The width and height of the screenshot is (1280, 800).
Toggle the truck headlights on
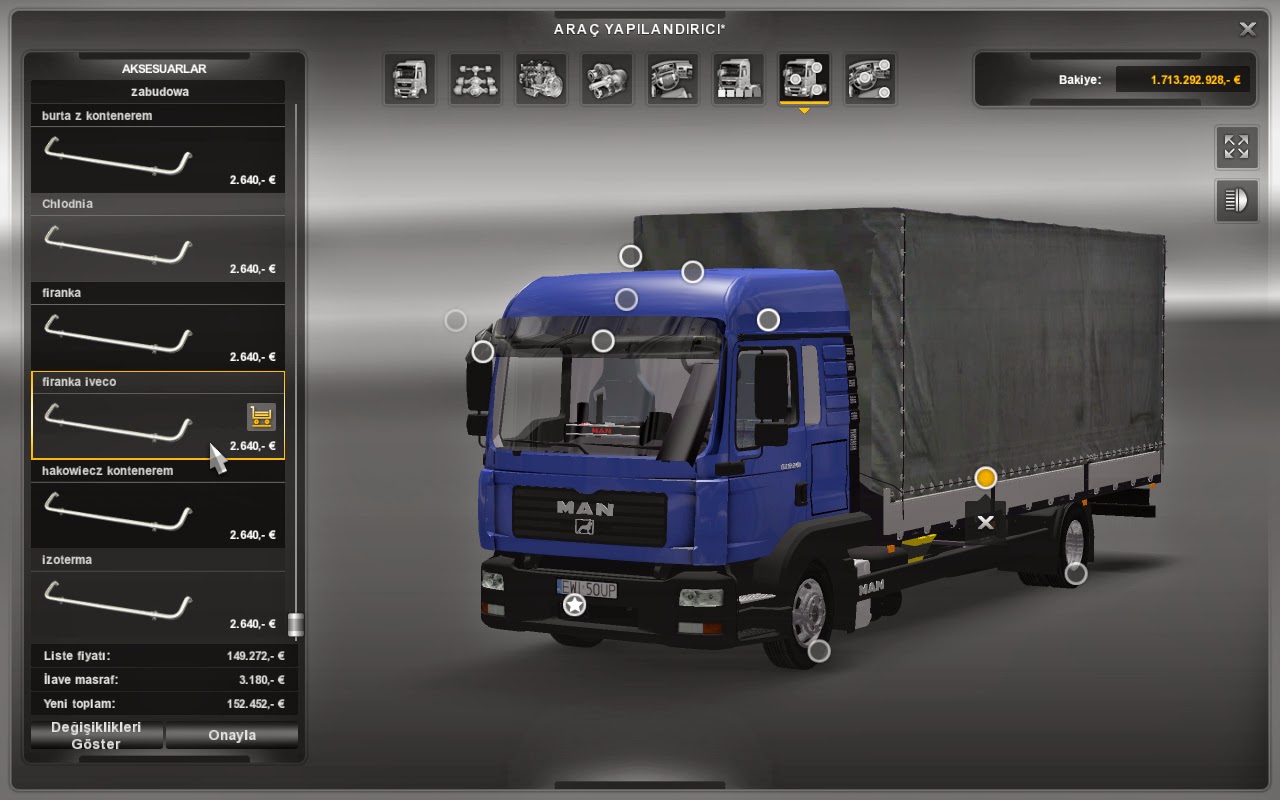tap(1236, 200)
